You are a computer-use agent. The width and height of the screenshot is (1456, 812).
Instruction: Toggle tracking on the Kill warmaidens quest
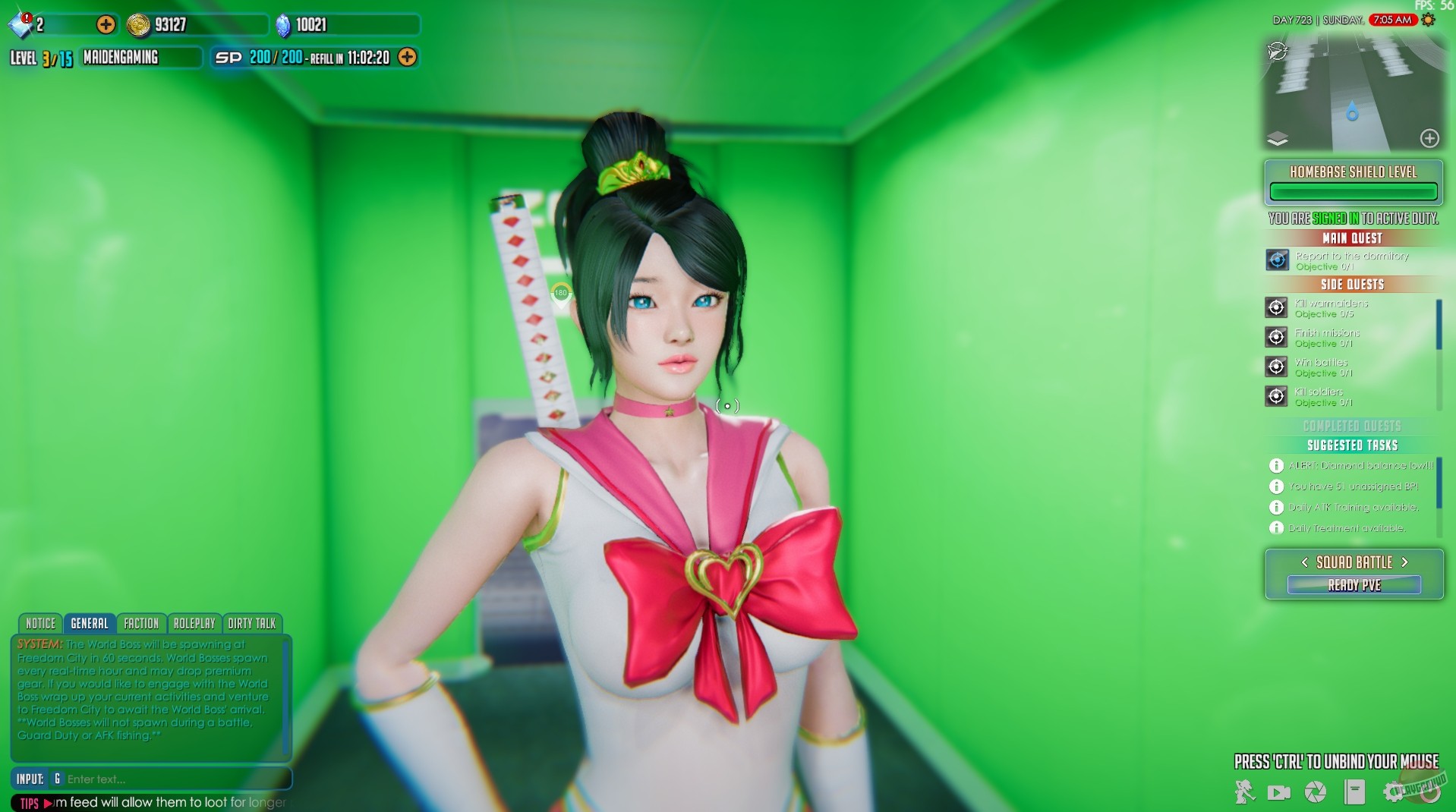click(1276, 307)
